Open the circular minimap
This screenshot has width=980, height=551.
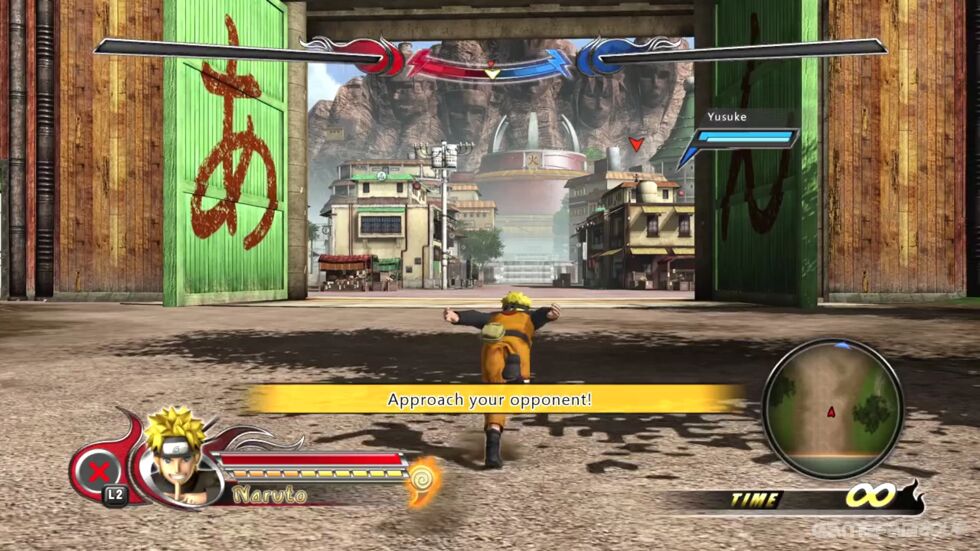tap(832, 408)
